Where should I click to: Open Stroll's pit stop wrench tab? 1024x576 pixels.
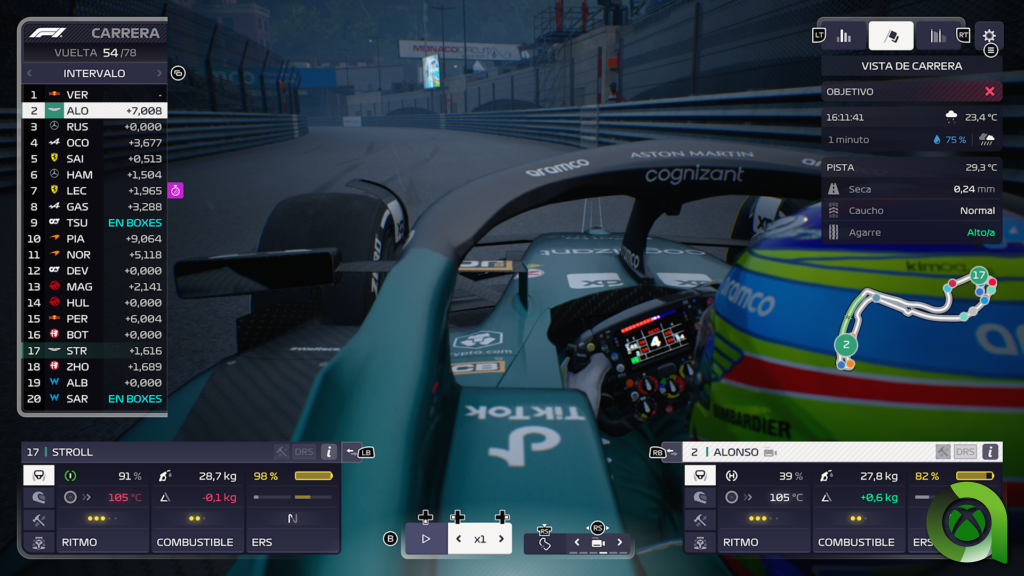[39, 520]
